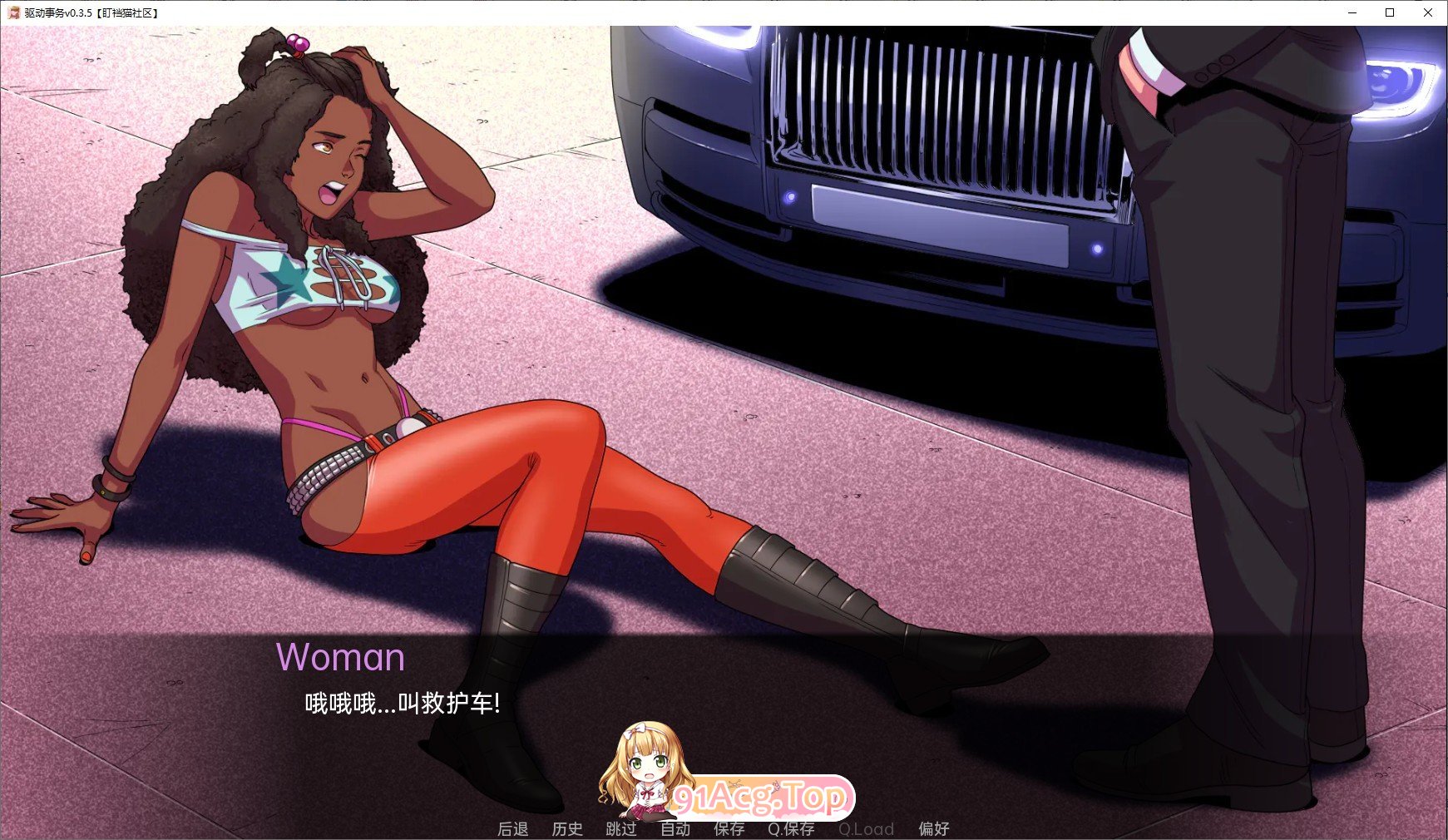The height and width of the screenshot is (840, 1448).
Task: Click the dialogue line 哦哦哦...叫救护车! to advance
Action: (401, 703)
